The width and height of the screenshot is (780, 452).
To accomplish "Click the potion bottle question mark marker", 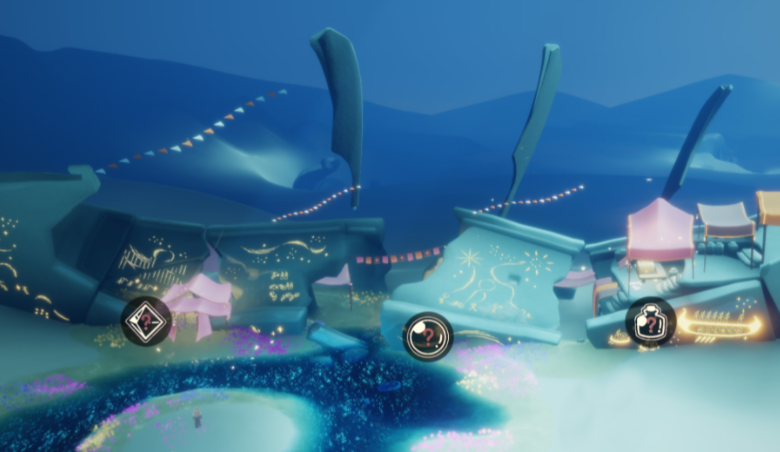I will click(x=650, y=322).
